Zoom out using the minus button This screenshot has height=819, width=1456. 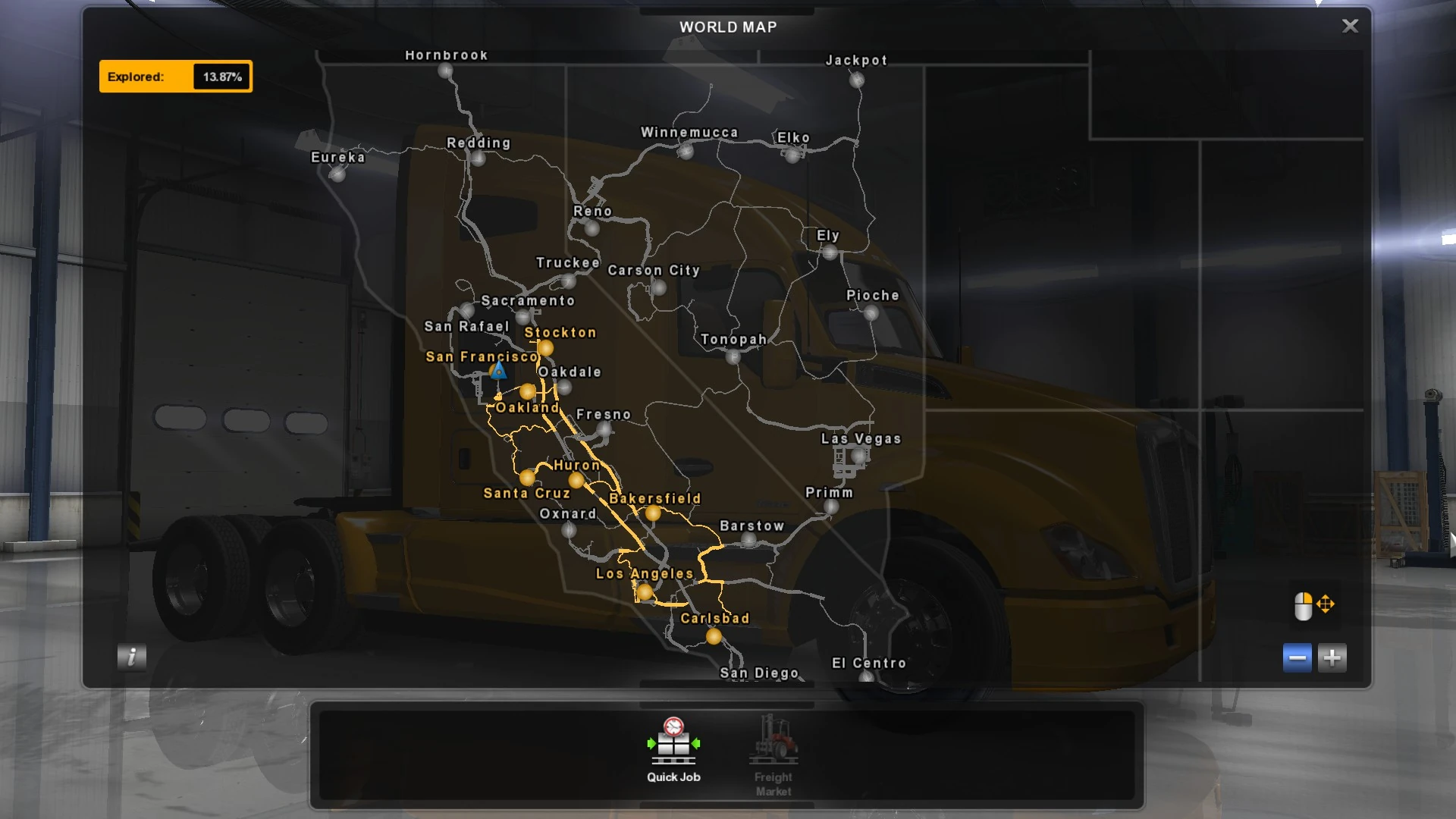[x=1297, y=657]
